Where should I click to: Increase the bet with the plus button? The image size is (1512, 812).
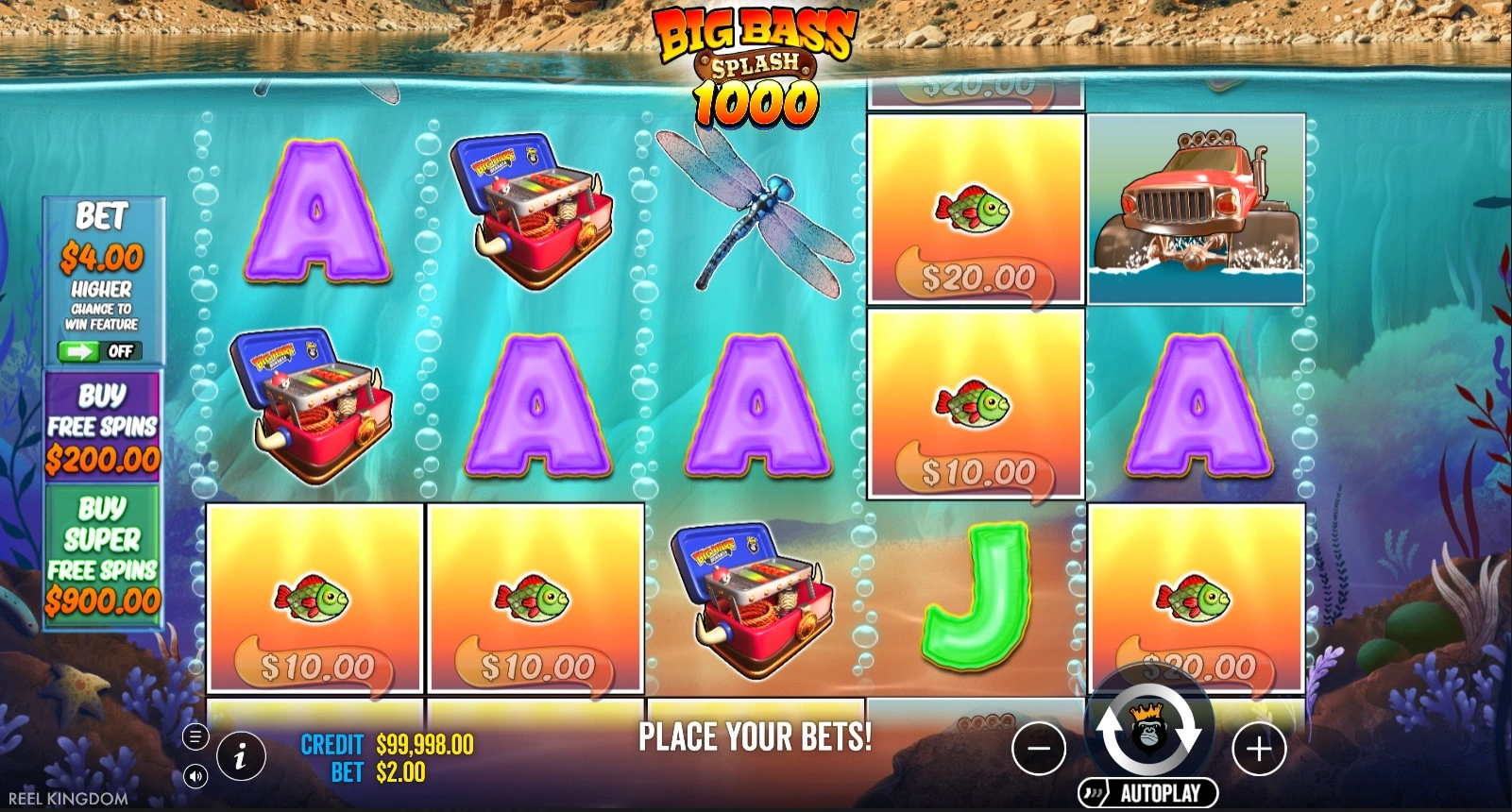1259,749
